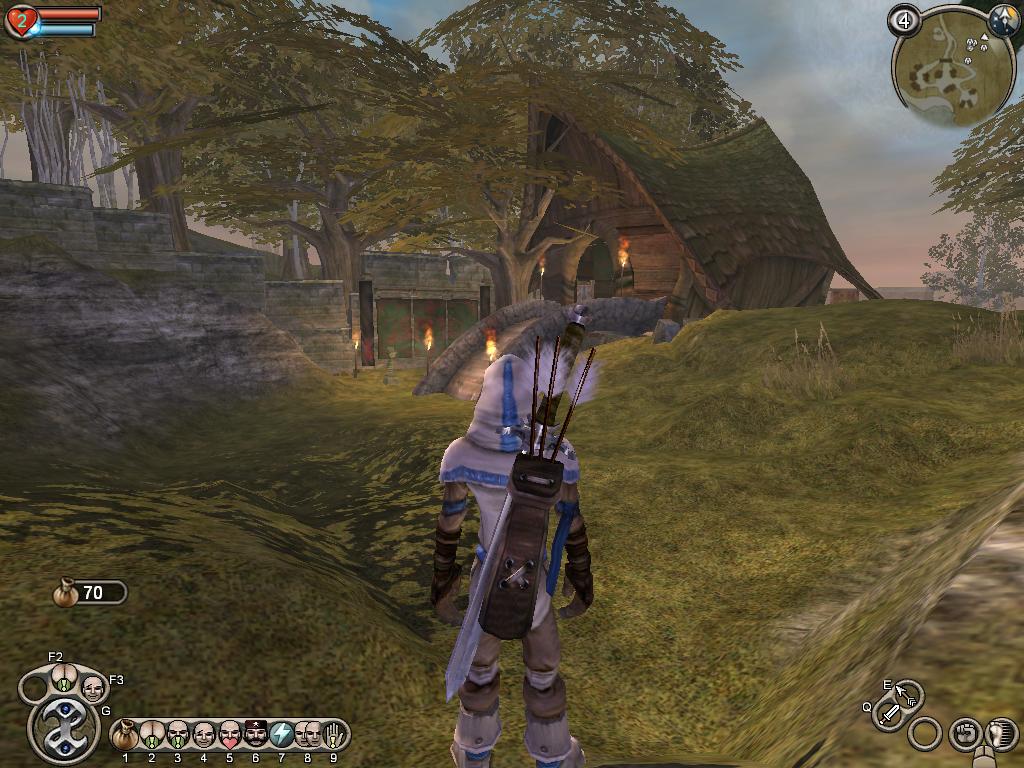Viewport: 1024px width, 768px height.
Task: Select the gold bag in hotbar slot 1
Action: point(126,735)
